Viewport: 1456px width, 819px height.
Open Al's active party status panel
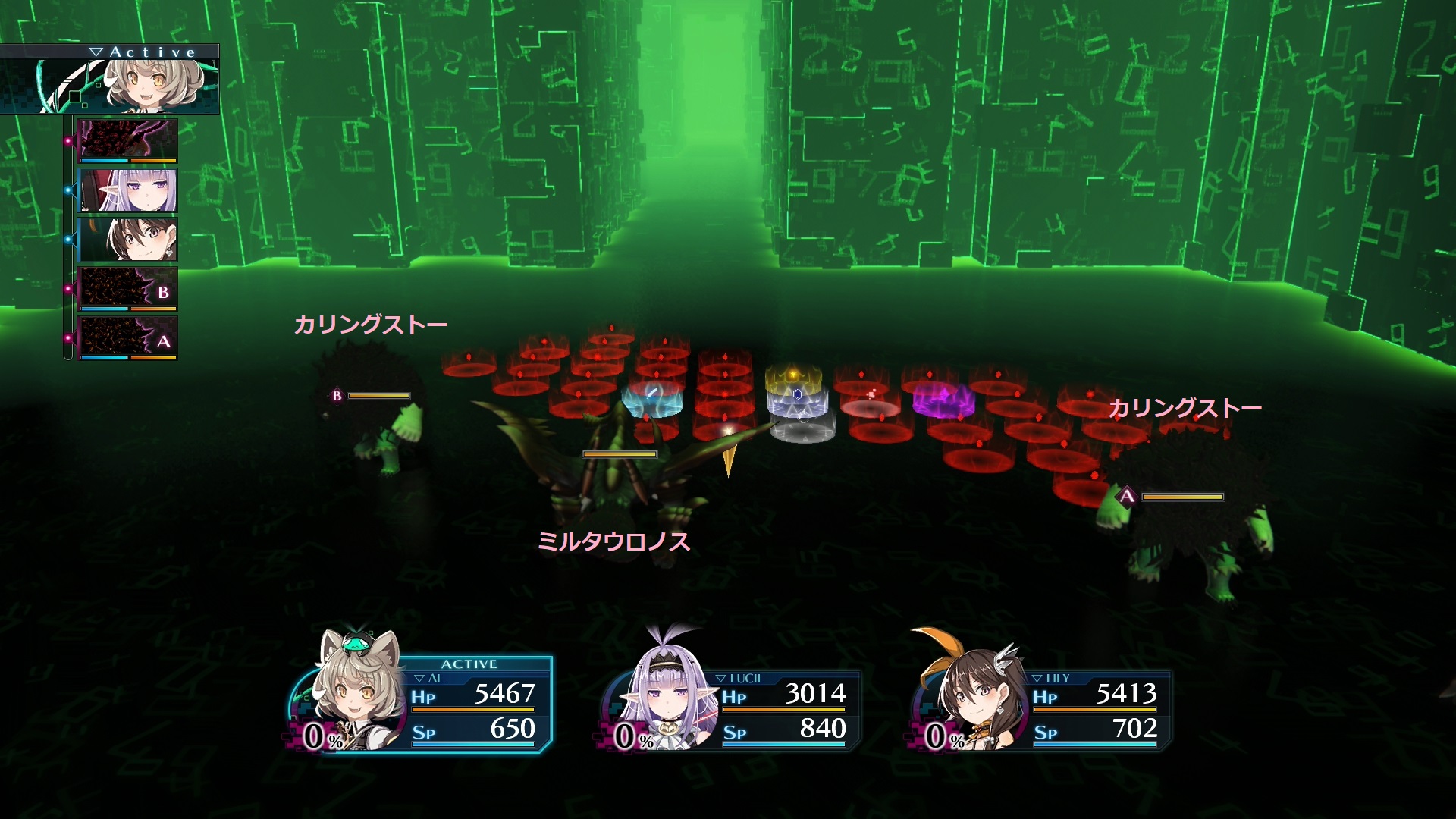[425, 704]
